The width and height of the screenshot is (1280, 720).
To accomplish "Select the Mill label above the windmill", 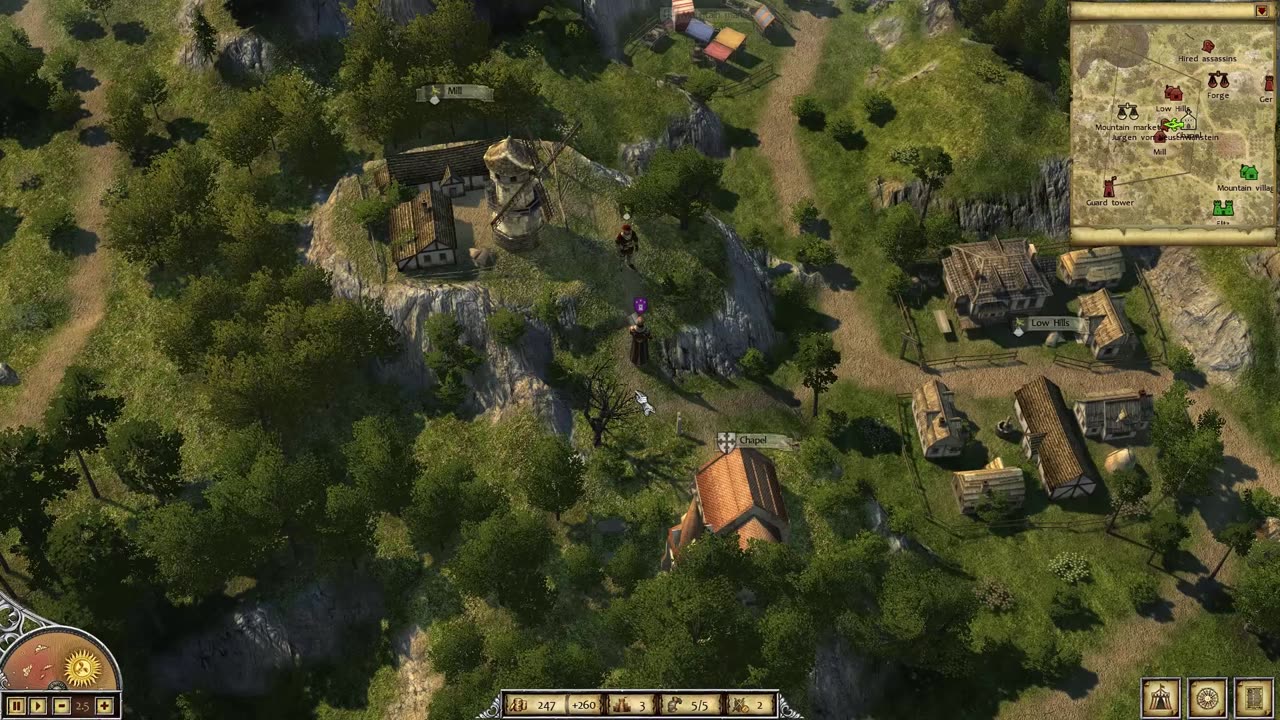I will tap(455, 93).
